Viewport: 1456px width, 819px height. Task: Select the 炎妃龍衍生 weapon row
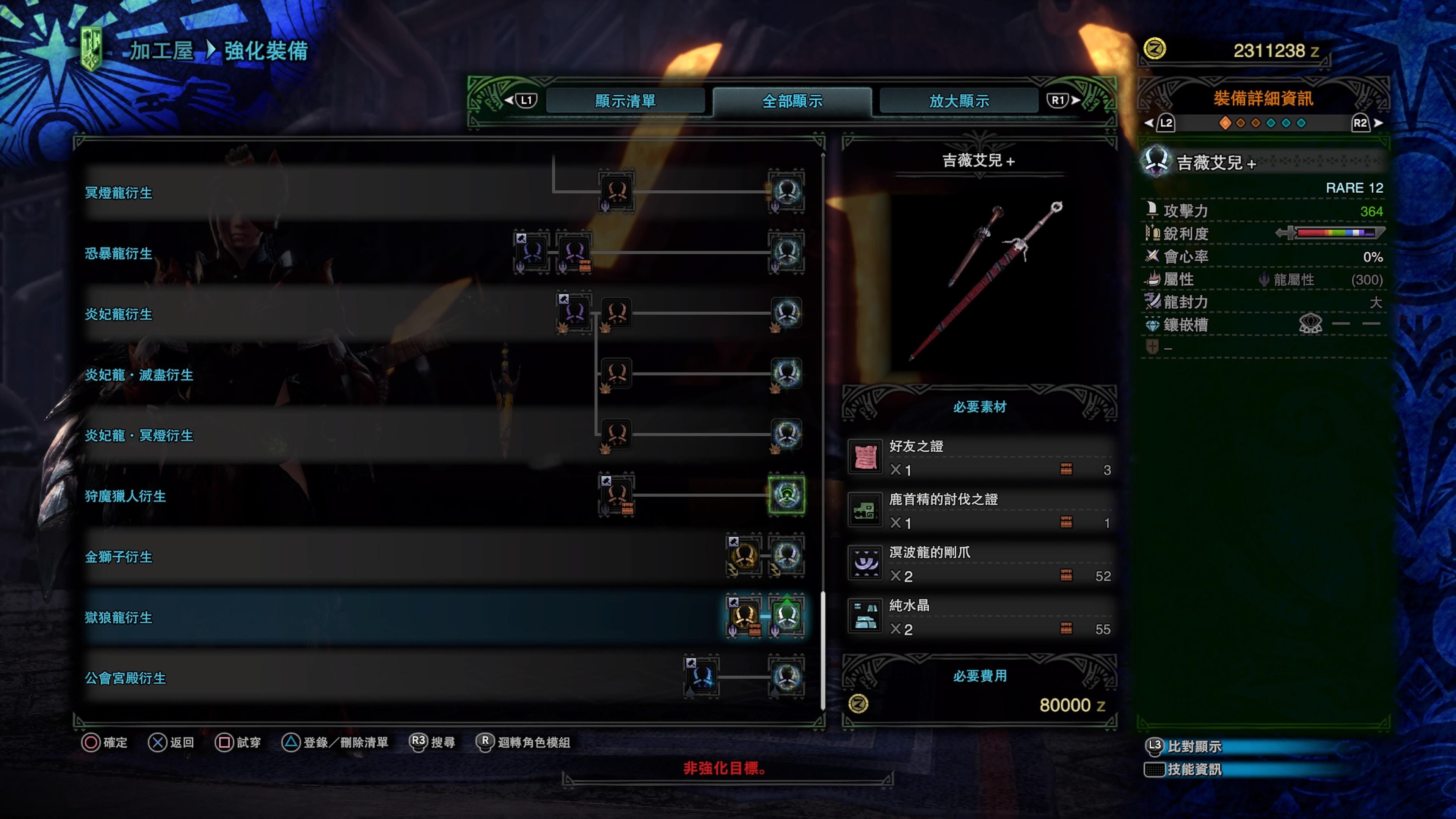pyautogui.click(x=119, y=314)
